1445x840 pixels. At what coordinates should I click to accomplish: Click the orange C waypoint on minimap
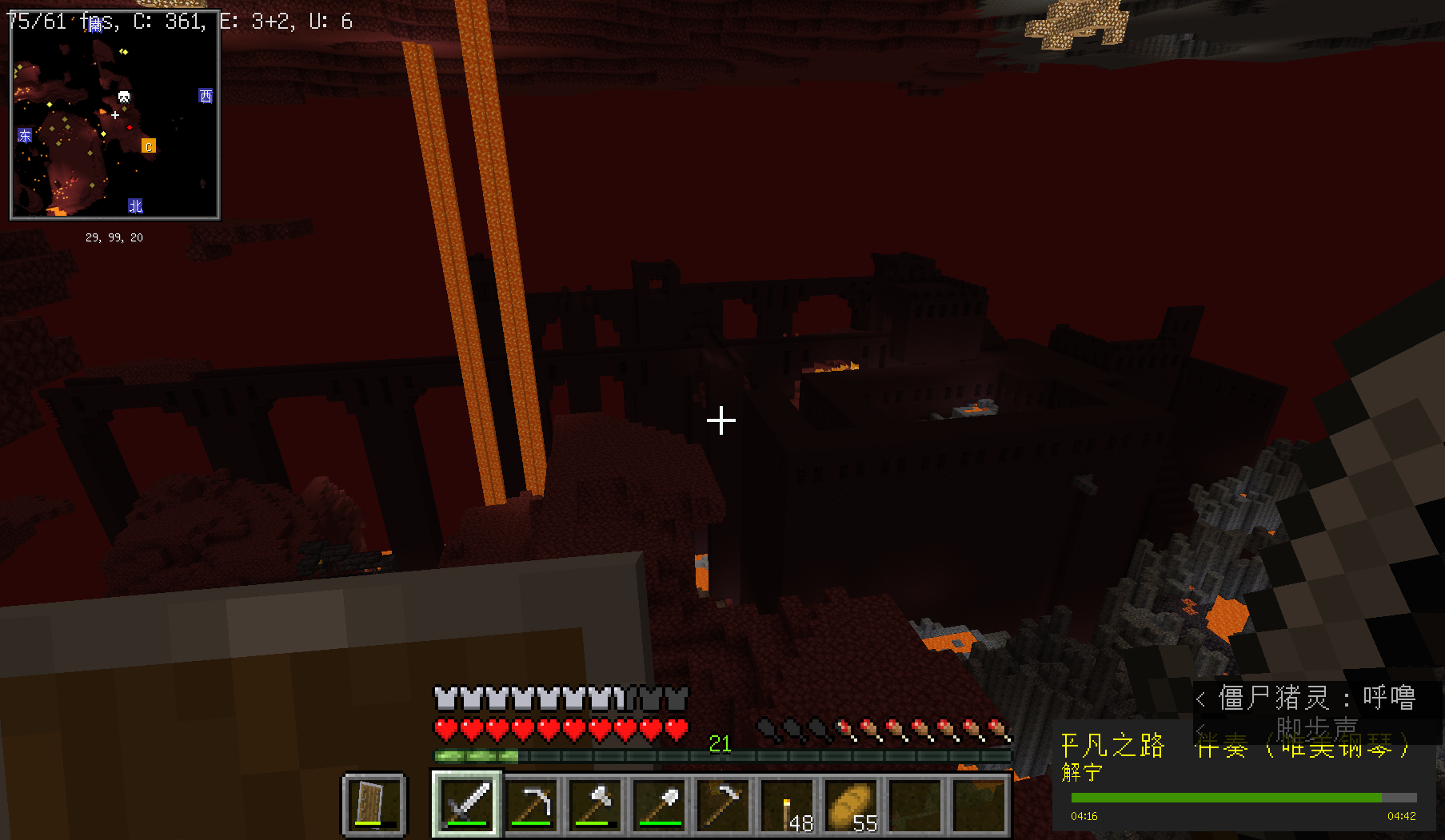[149, 145]
